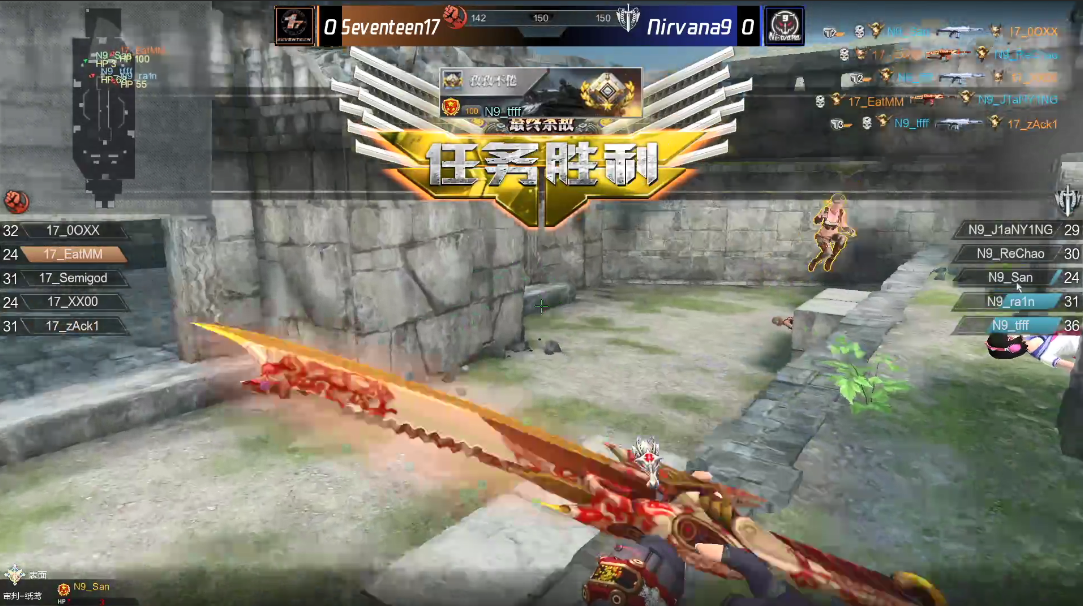Choose the N9_San roster row
1083x606 pixels.
(x=1009, y=278)
